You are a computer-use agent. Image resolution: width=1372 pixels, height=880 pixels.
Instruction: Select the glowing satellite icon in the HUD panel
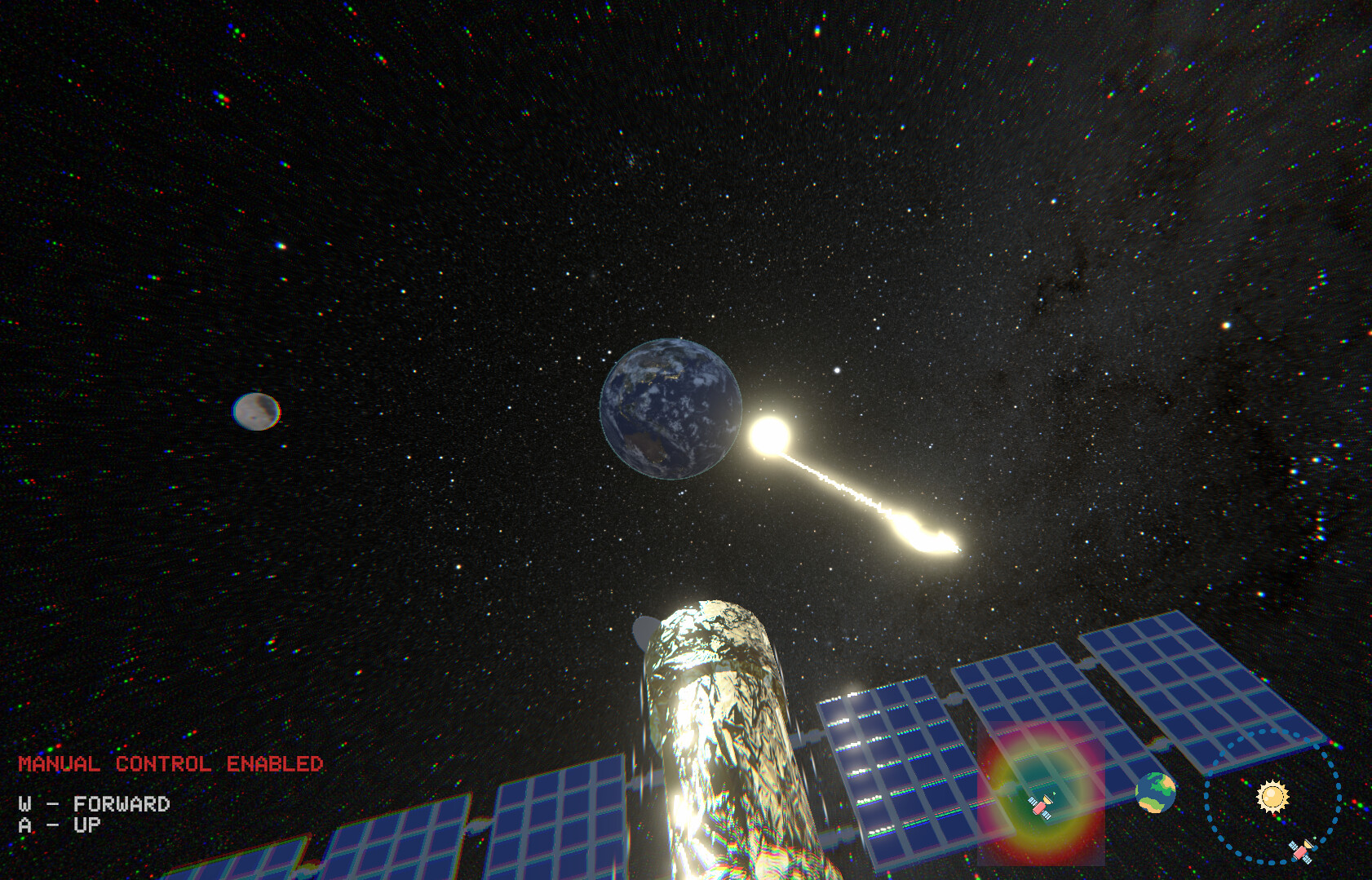1041,807
